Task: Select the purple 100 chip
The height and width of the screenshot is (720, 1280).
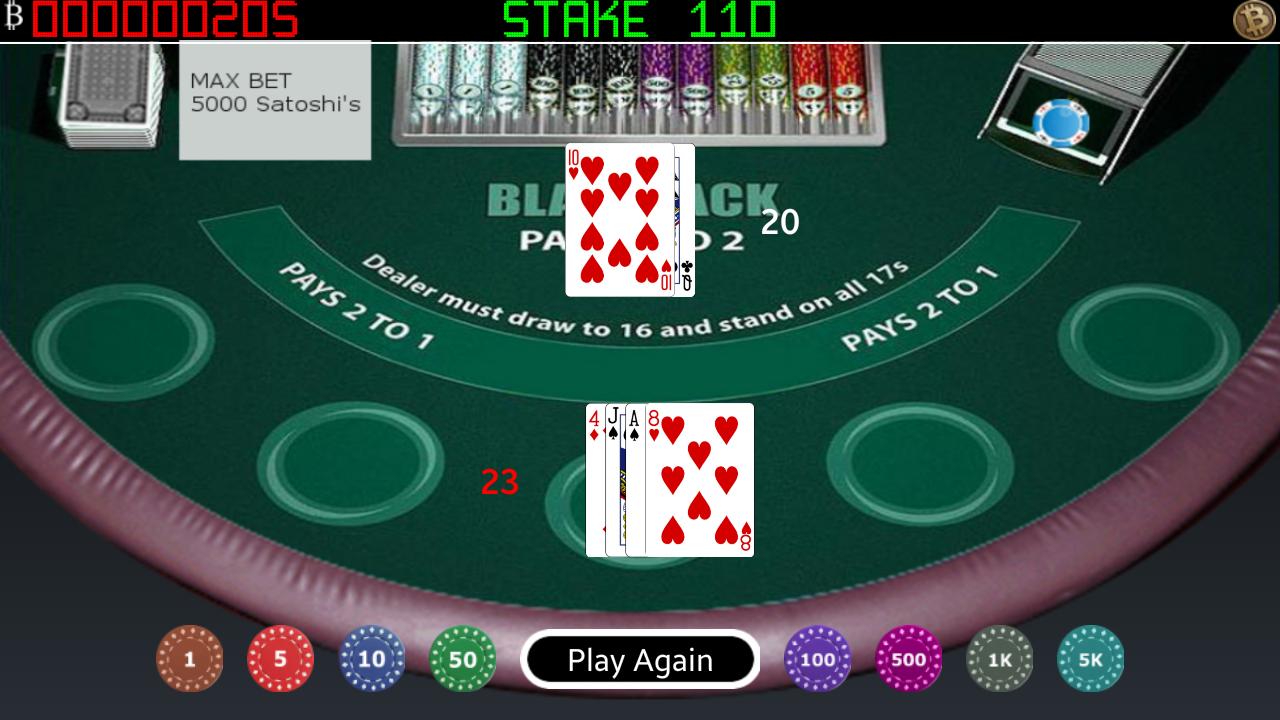Action: point(817,659)
